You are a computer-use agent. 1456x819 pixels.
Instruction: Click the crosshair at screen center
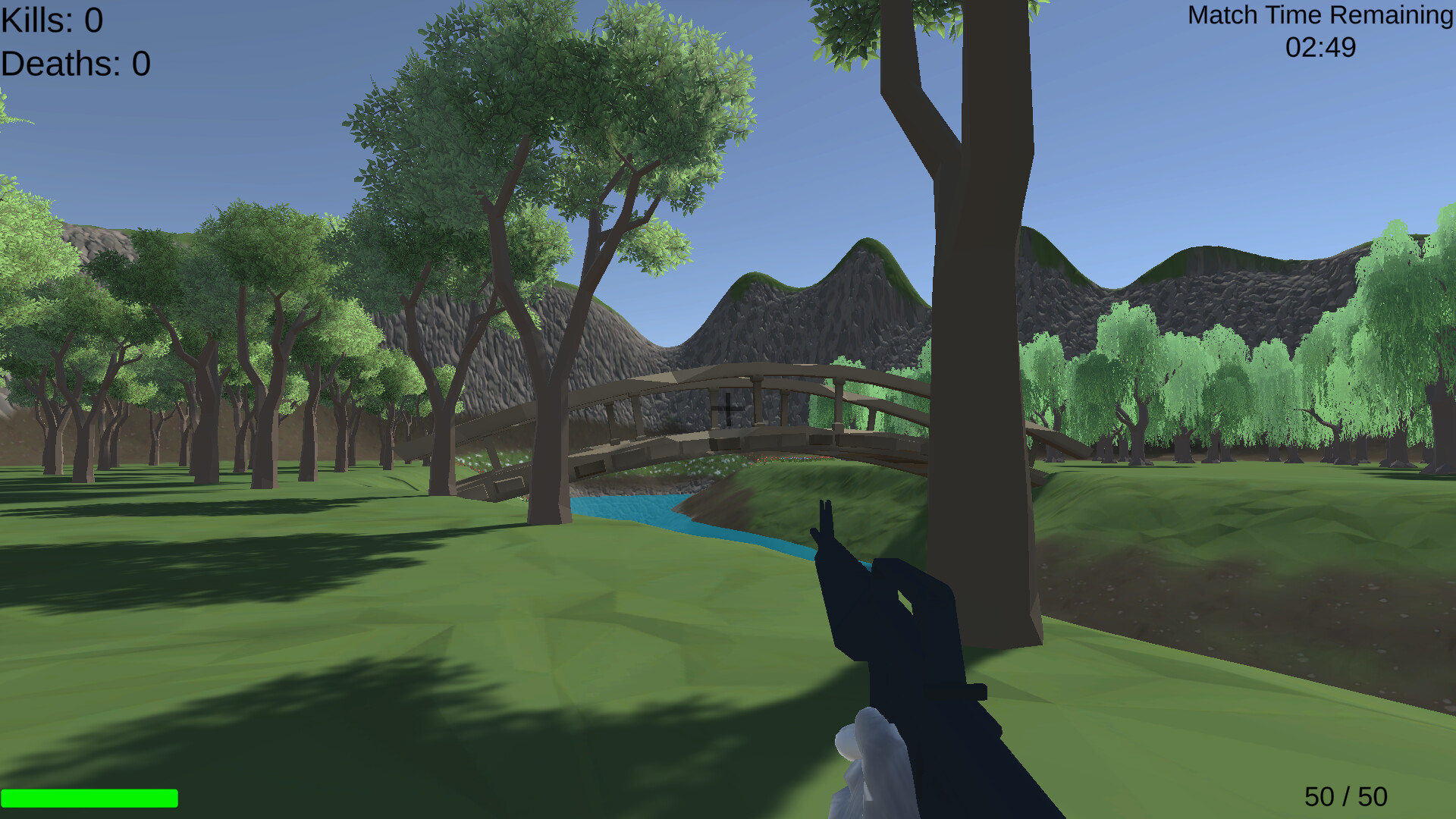coord(728,409)
